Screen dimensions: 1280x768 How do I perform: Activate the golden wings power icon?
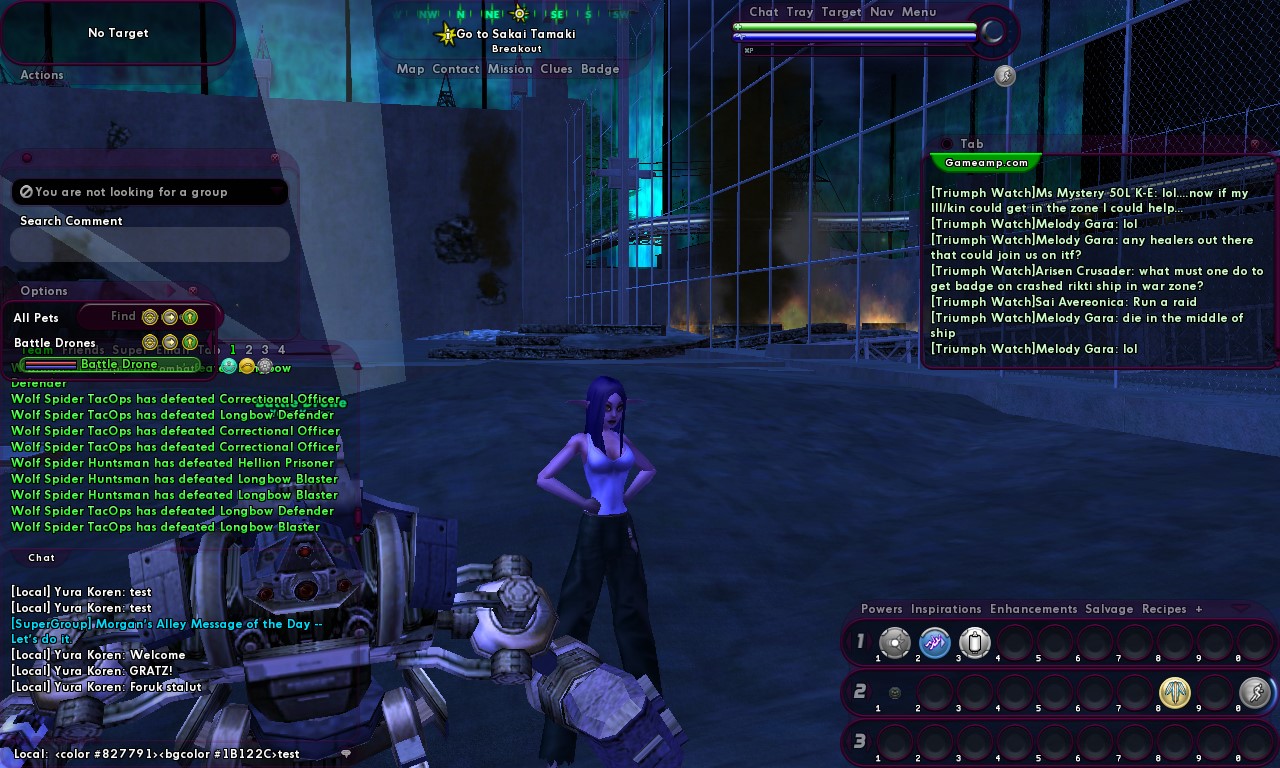[x=1175, y=692]
